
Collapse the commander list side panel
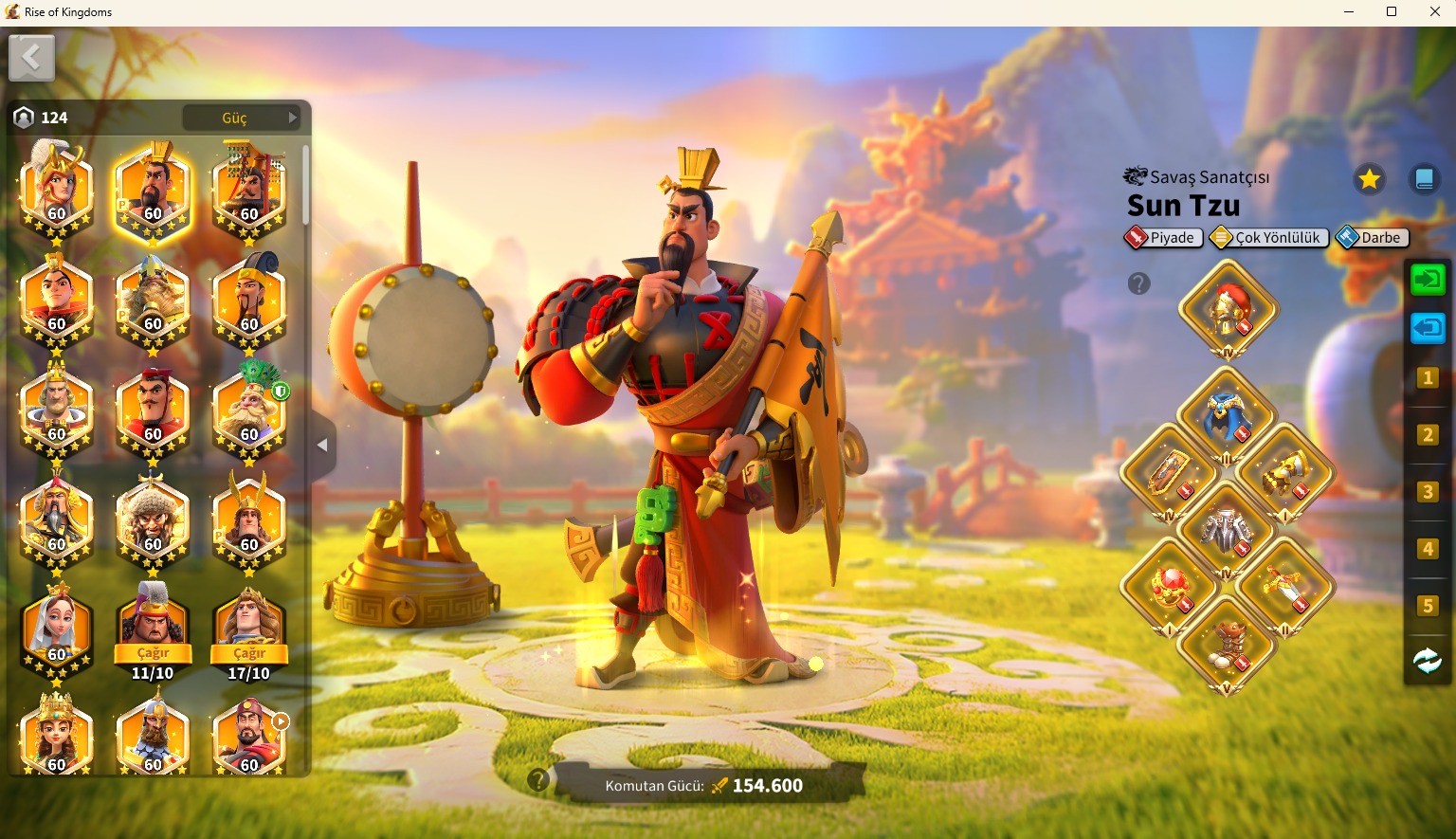tap(322, 445)
